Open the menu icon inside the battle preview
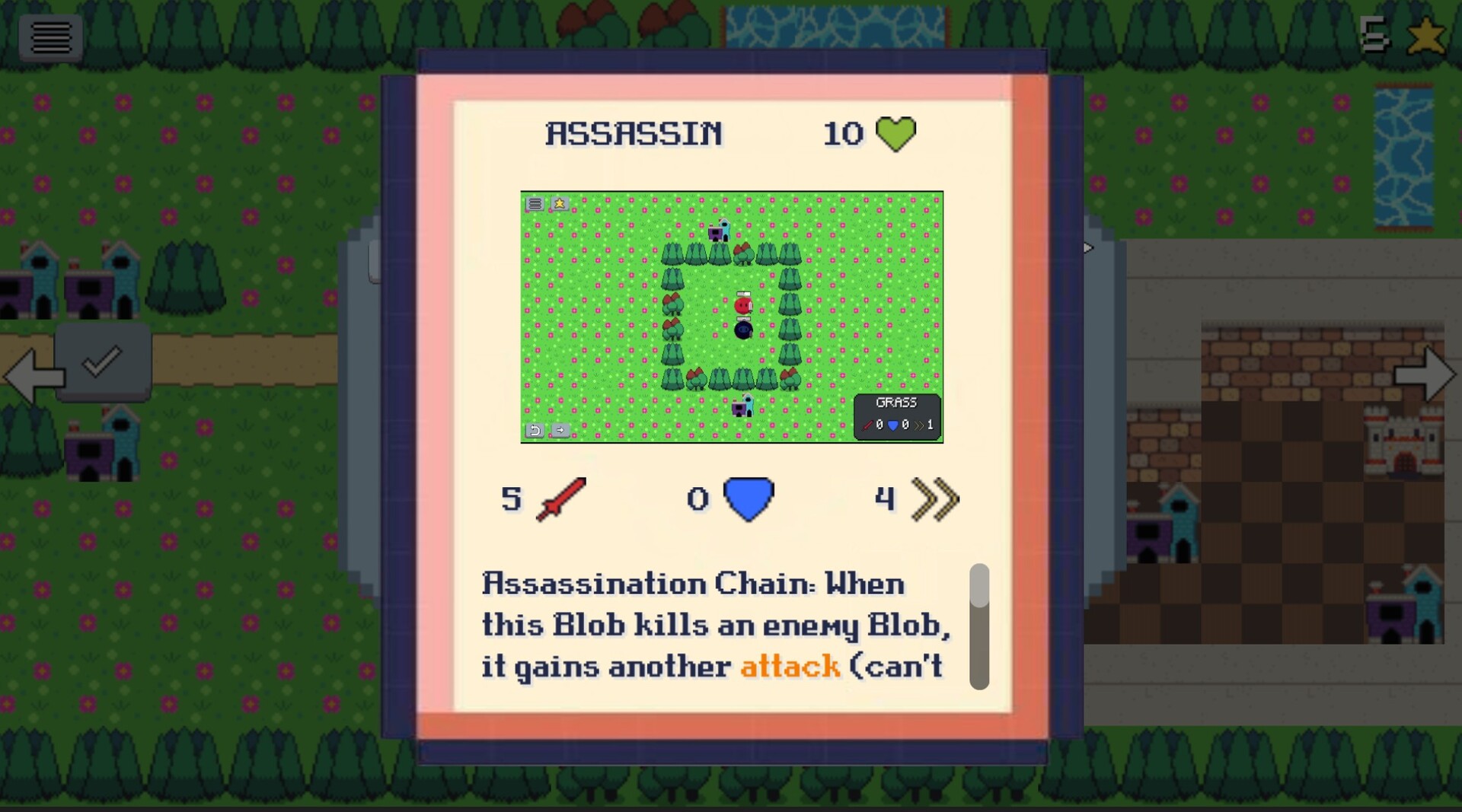Screen dimensions: 1462x812 535,204
